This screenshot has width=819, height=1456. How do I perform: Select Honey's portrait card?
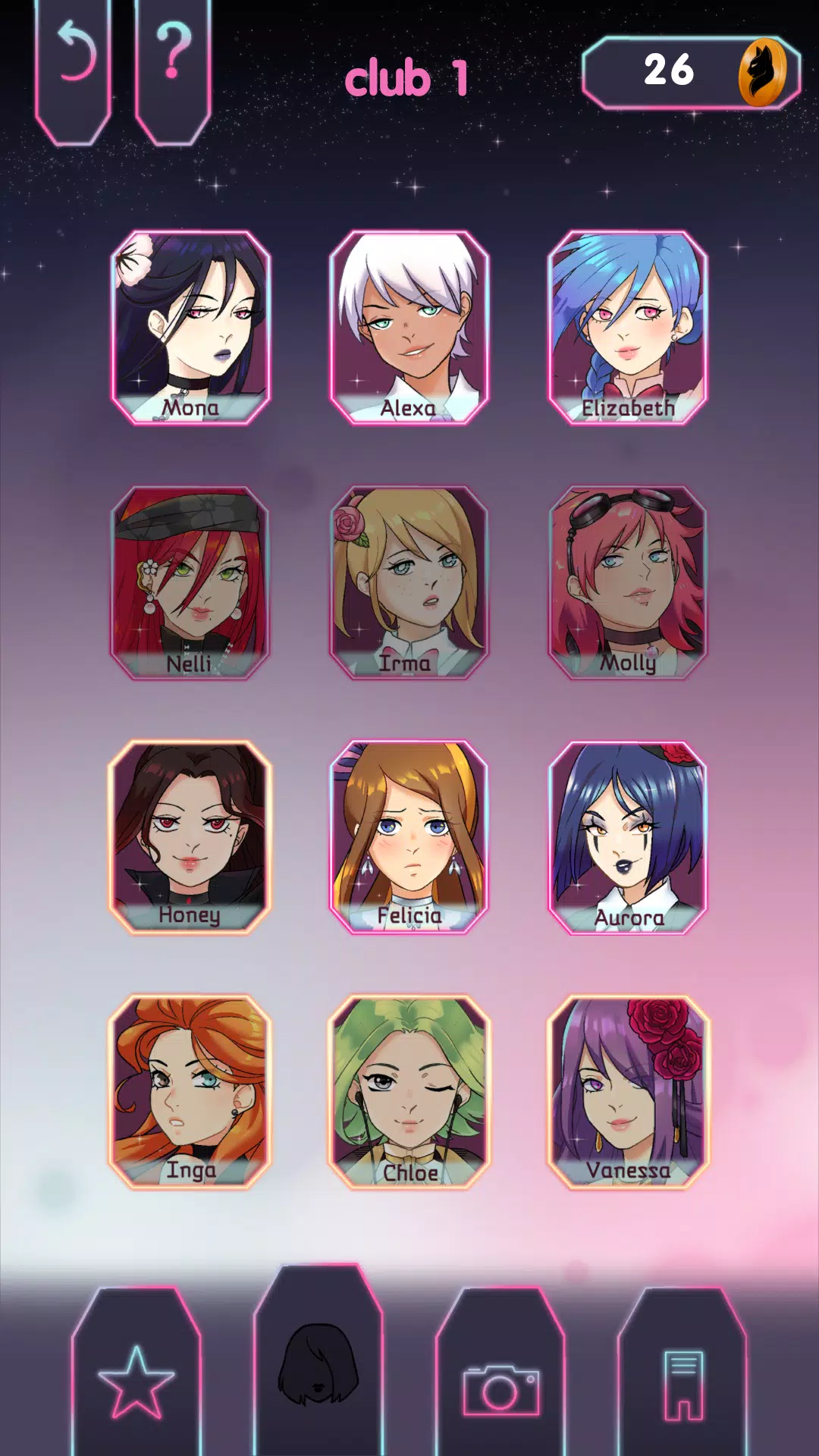(190, 837)
